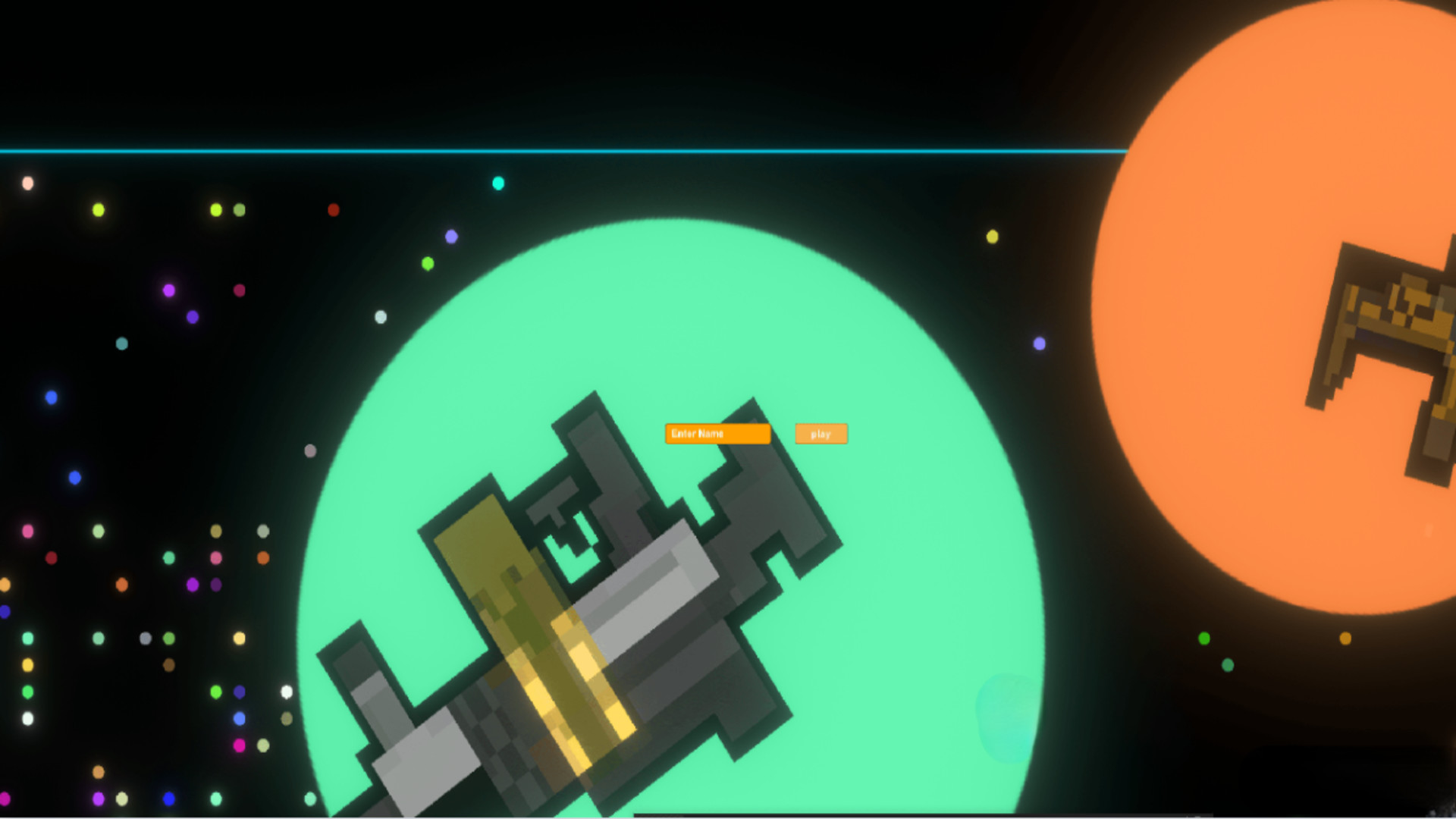Click the white dot on the far left

27,718
